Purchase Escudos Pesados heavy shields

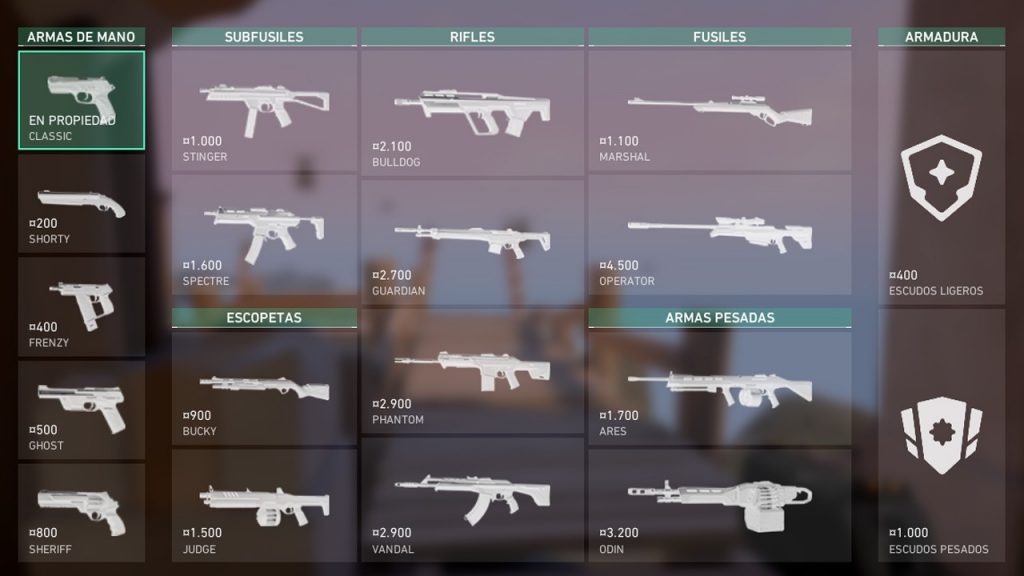pos(941,434)
